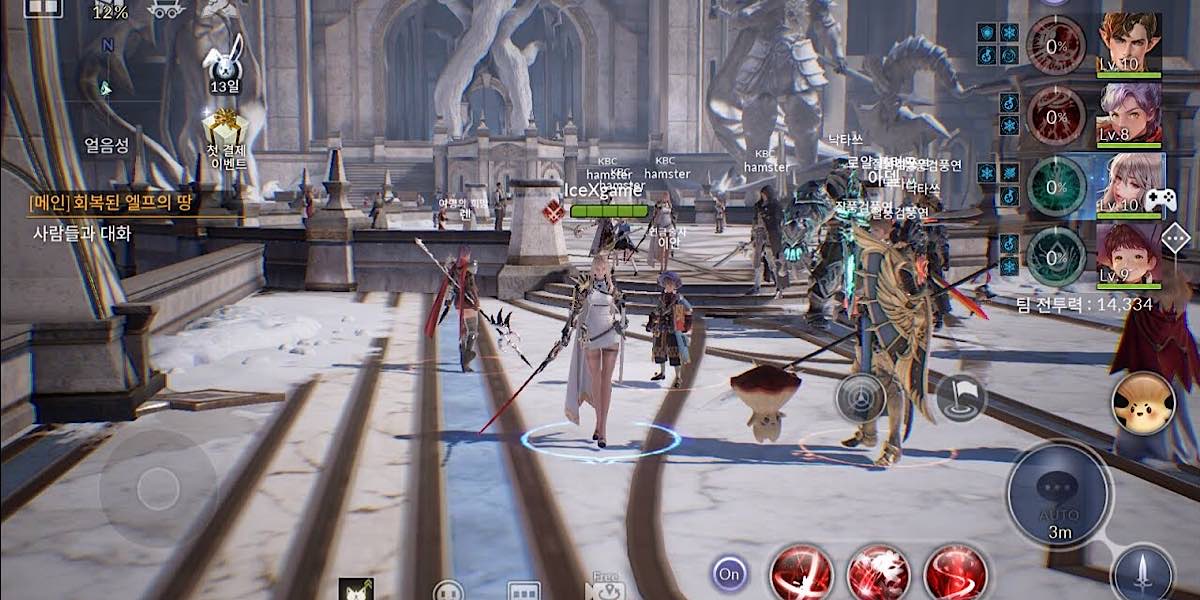Tap the white rabbit 13일 event icon
This screenshot has height=600, width=1200.
(221, 61)
